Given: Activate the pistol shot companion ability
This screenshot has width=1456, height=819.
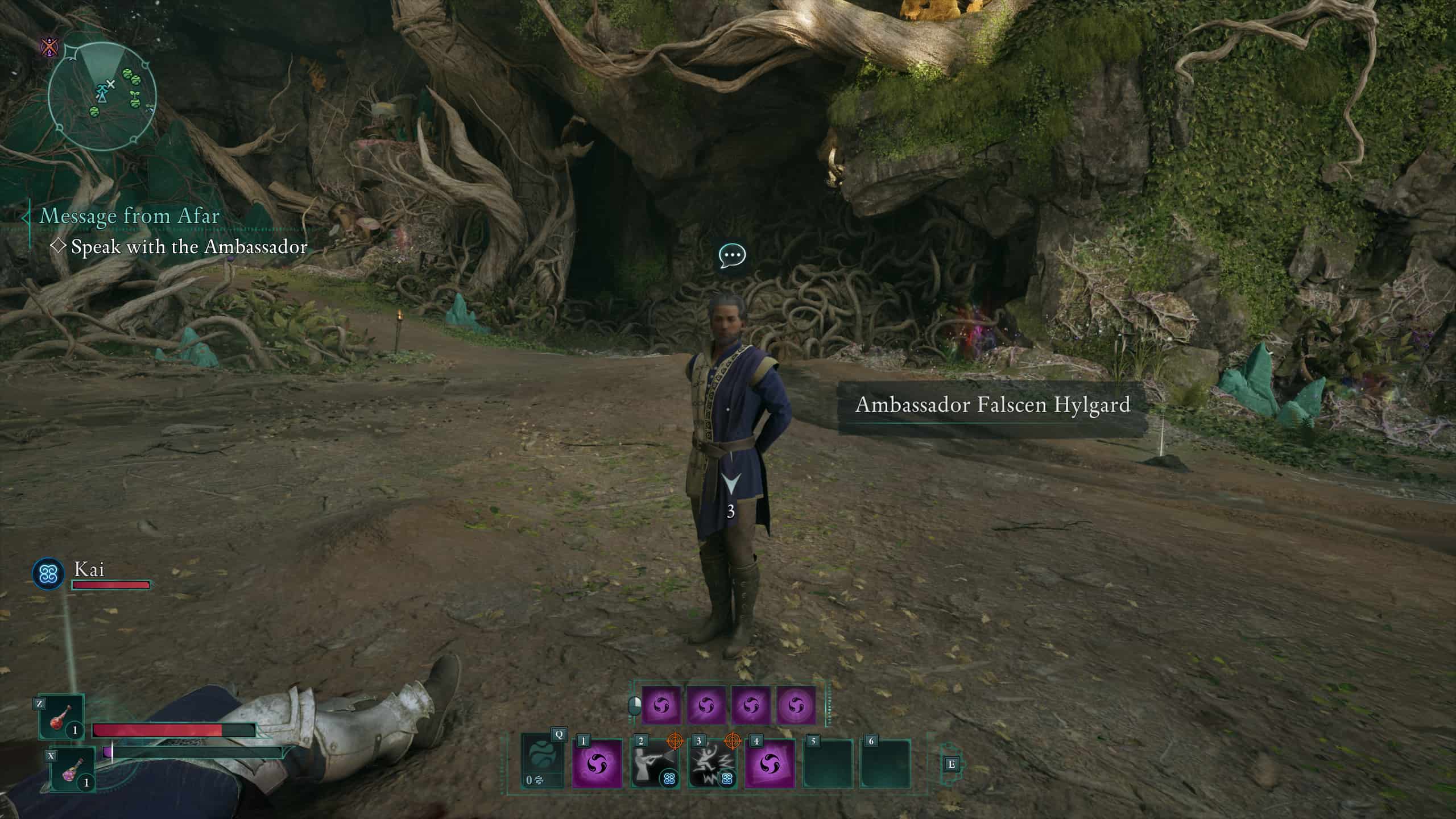Looking at the screenshot, I should click(655, 763).
